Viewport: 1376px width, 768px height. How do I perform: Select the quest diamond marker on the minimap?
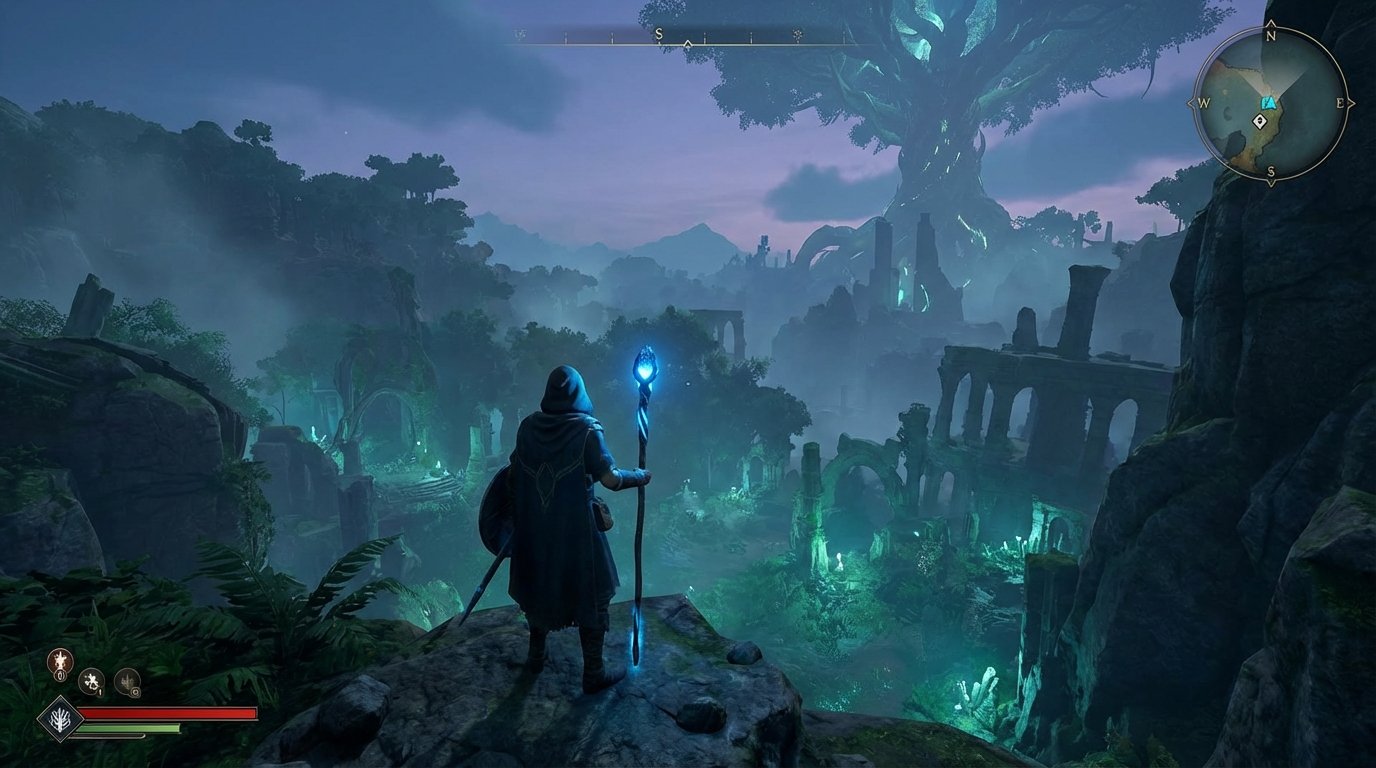click(1260, 121)
